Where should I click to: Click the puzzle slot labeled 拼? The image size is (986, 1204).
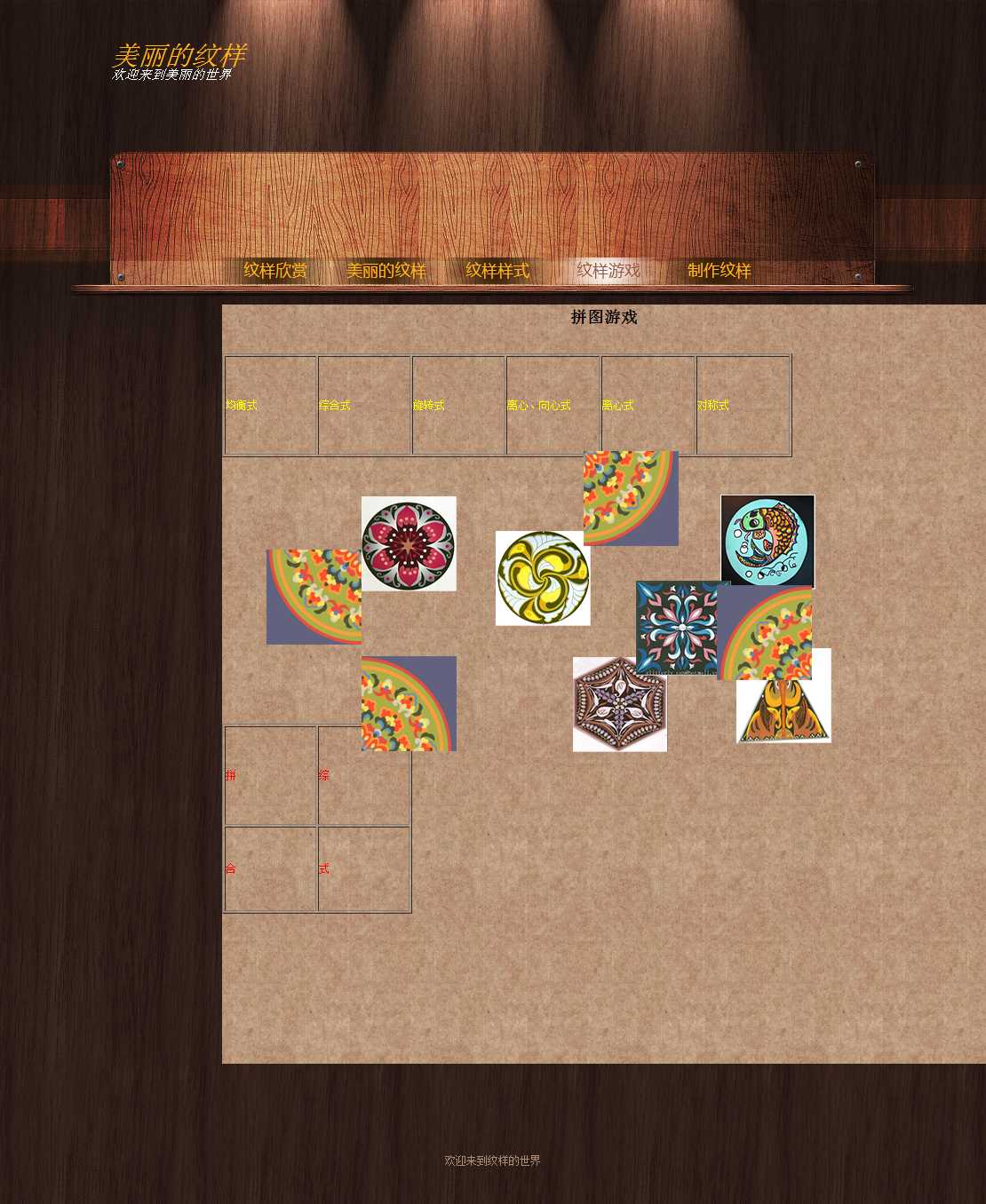pyautogui.click(x=271, y=775)
